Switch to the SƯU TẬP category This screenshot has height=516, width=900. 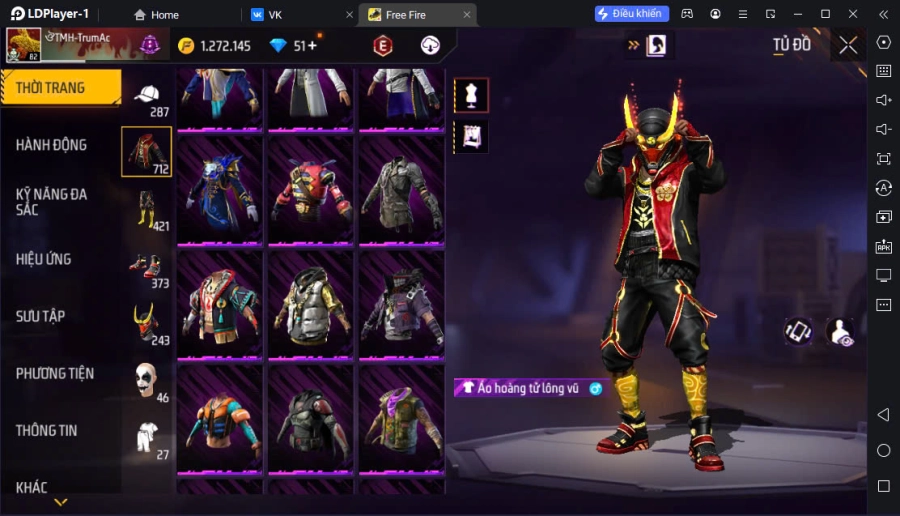[41, 316]
